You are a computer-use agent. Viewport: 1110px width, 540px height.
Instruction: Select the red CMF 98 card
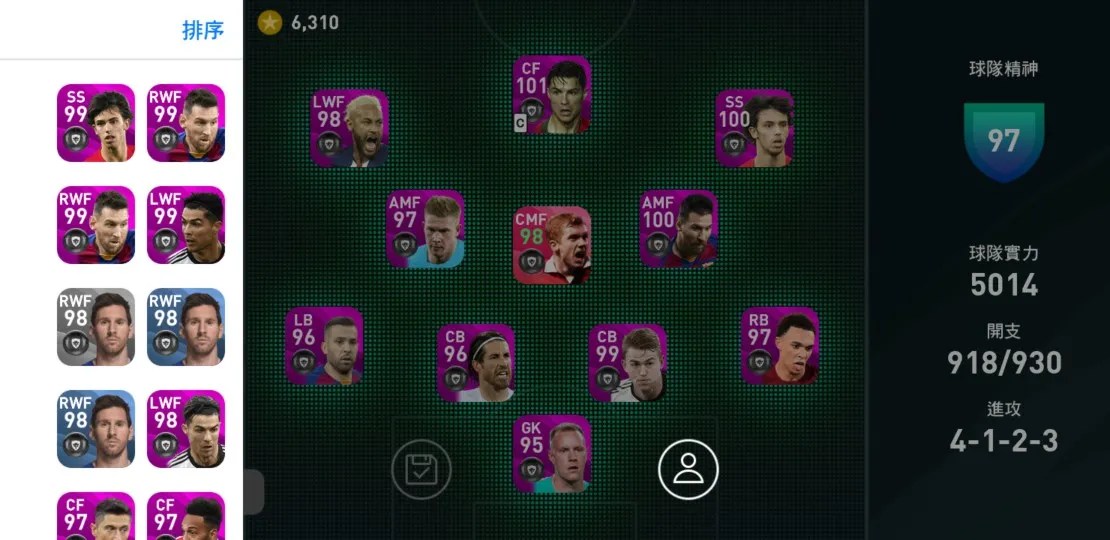point(552,245)
